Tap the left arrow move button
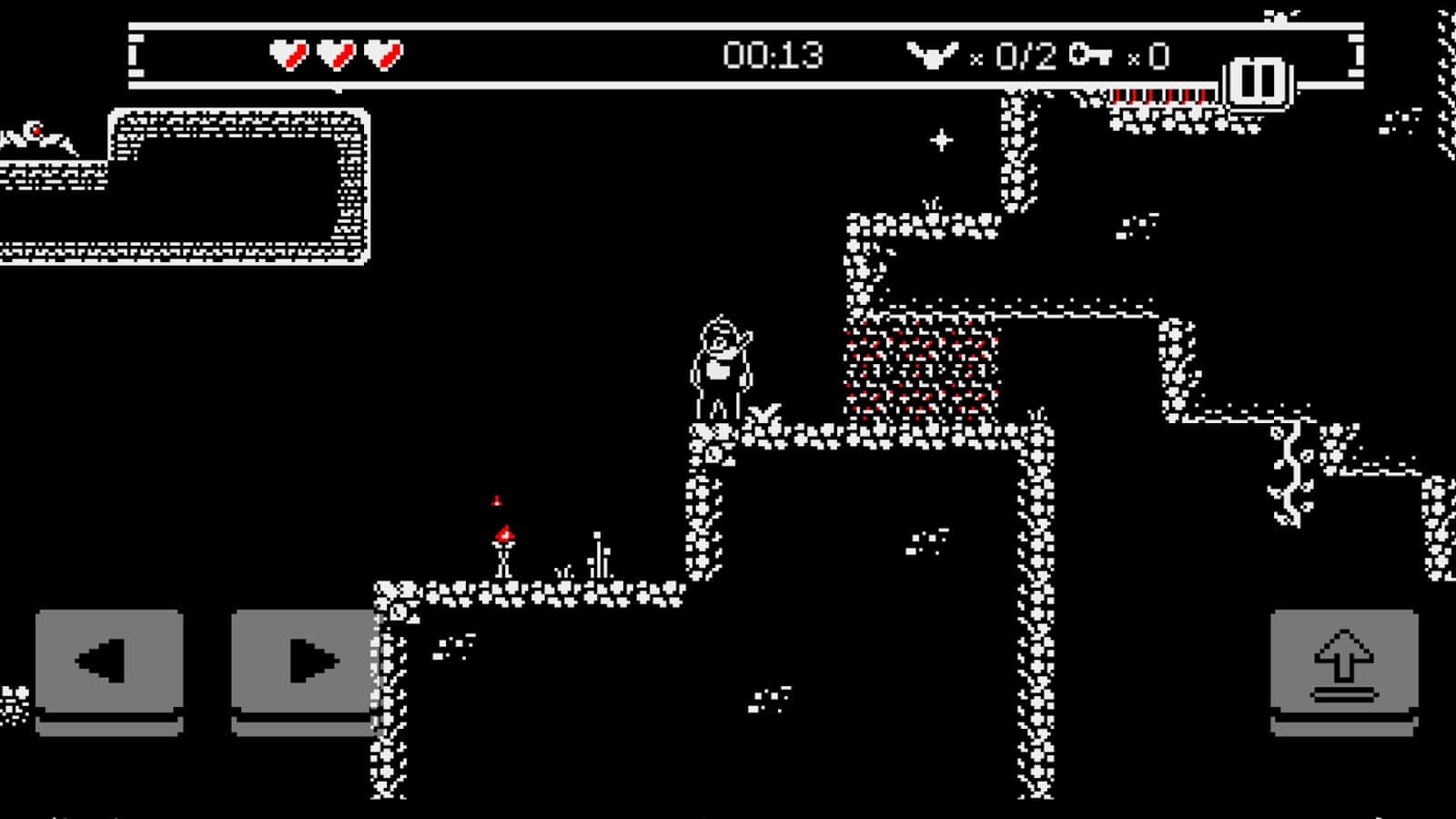Viewport: 1456px width, 819px height. (x=109, y=663)
